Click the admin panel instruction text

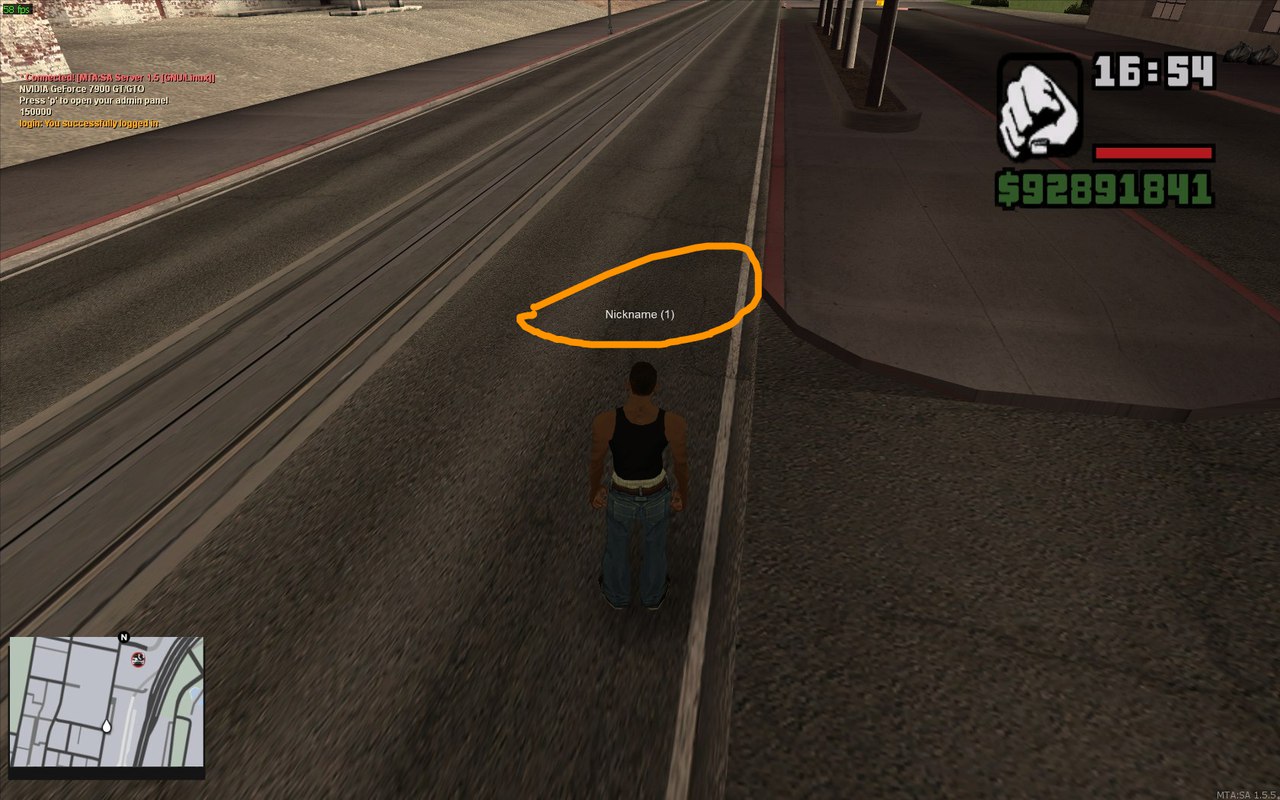point(95,100)
